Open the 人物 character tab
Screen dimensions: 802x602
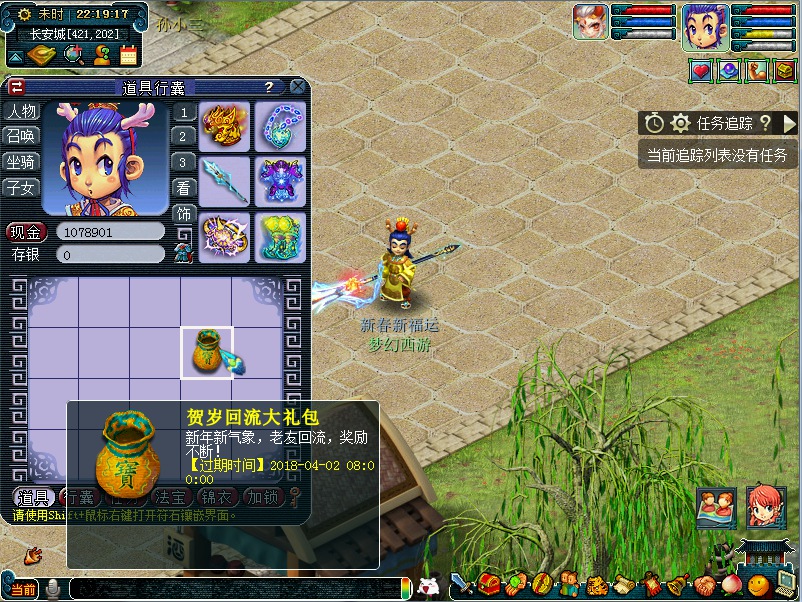21,111
